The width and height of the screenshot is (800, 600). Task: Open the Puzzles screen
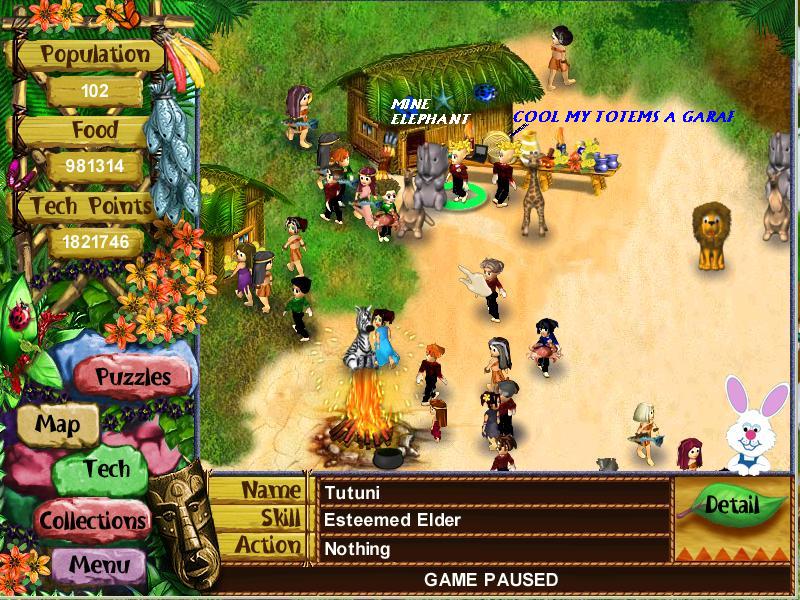(133, 378)
